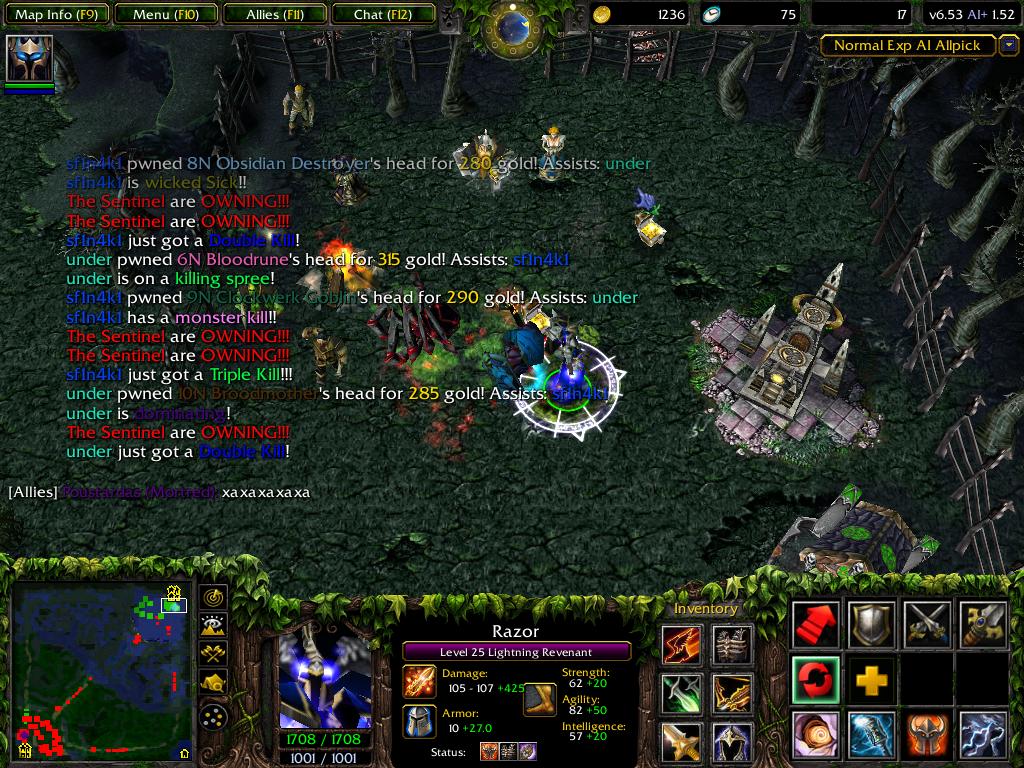Toggle minimap terrain display button
1024x768 pixels.
coord(214,626)
